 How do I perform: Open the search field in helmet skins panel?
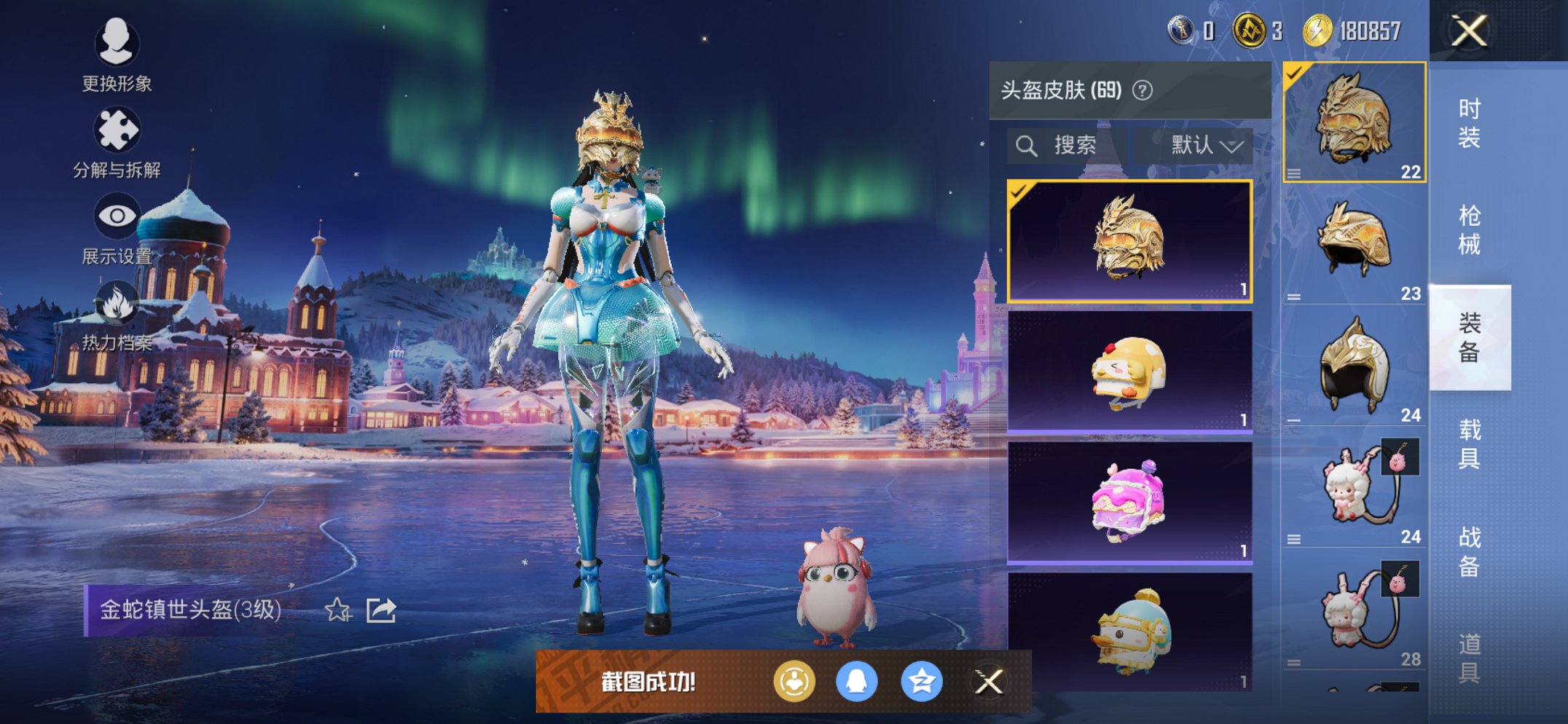tap(1070, 144)
